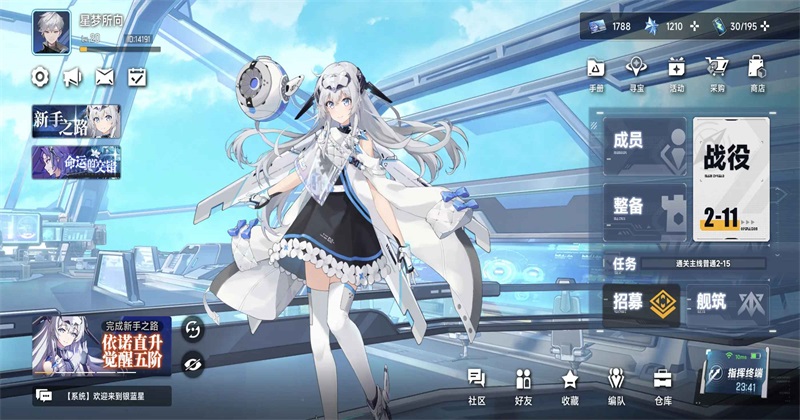Image resolution: width=800 pixels, height=420 pixels.
Task: Open the 招募 recruitment screen
Action: click(641, 302)
